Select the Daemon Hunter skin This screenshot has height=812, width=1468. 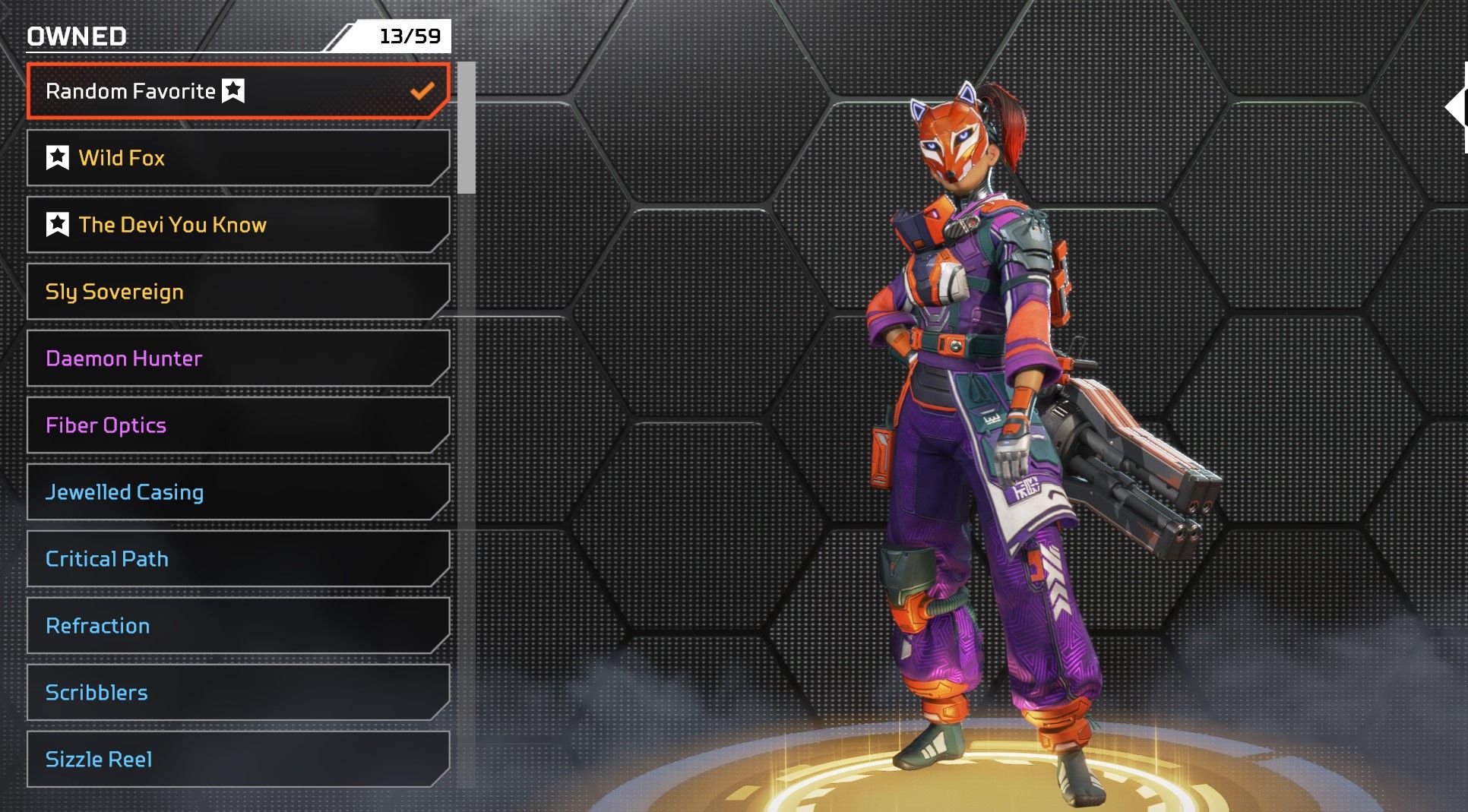237,359
